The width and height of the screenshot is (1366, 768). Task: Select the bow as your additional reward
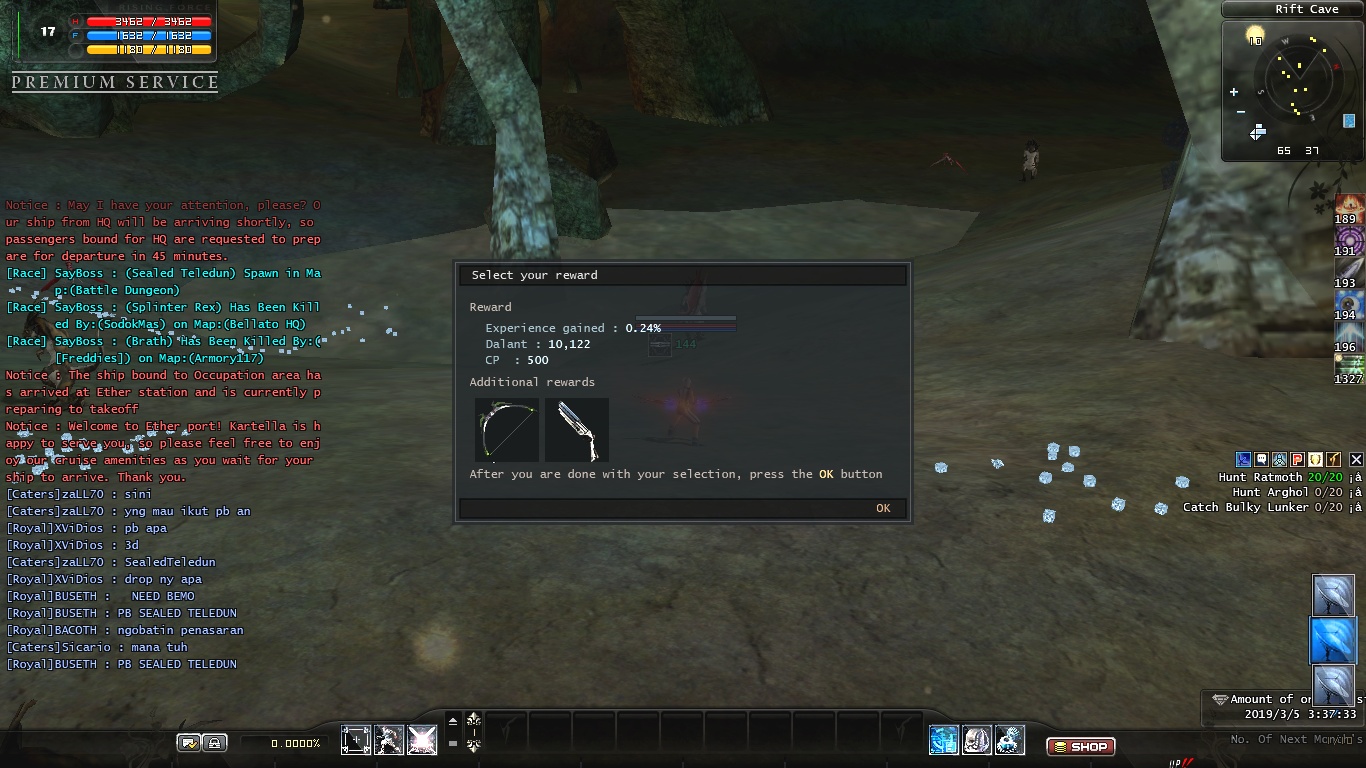click(x=506, y=430)
